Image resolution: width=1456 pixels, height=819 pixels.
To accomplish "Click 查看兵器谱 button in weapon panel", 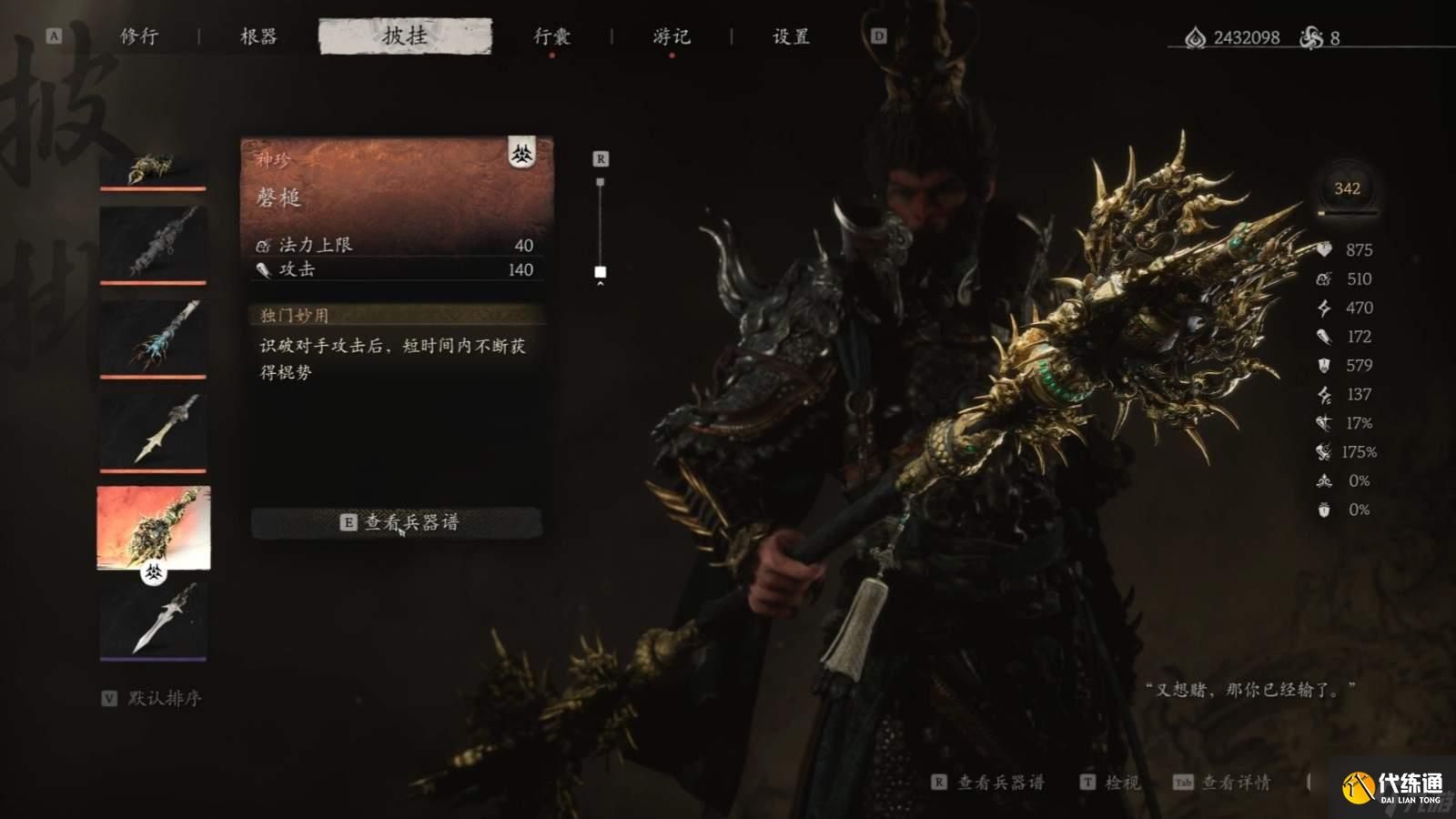I will click(x=398, y=522).
